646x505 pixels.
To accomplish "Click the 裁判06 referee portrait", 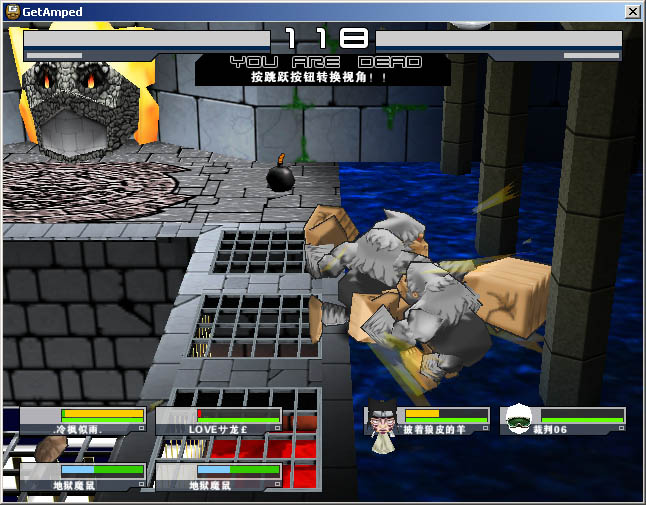I will [517, 419].
